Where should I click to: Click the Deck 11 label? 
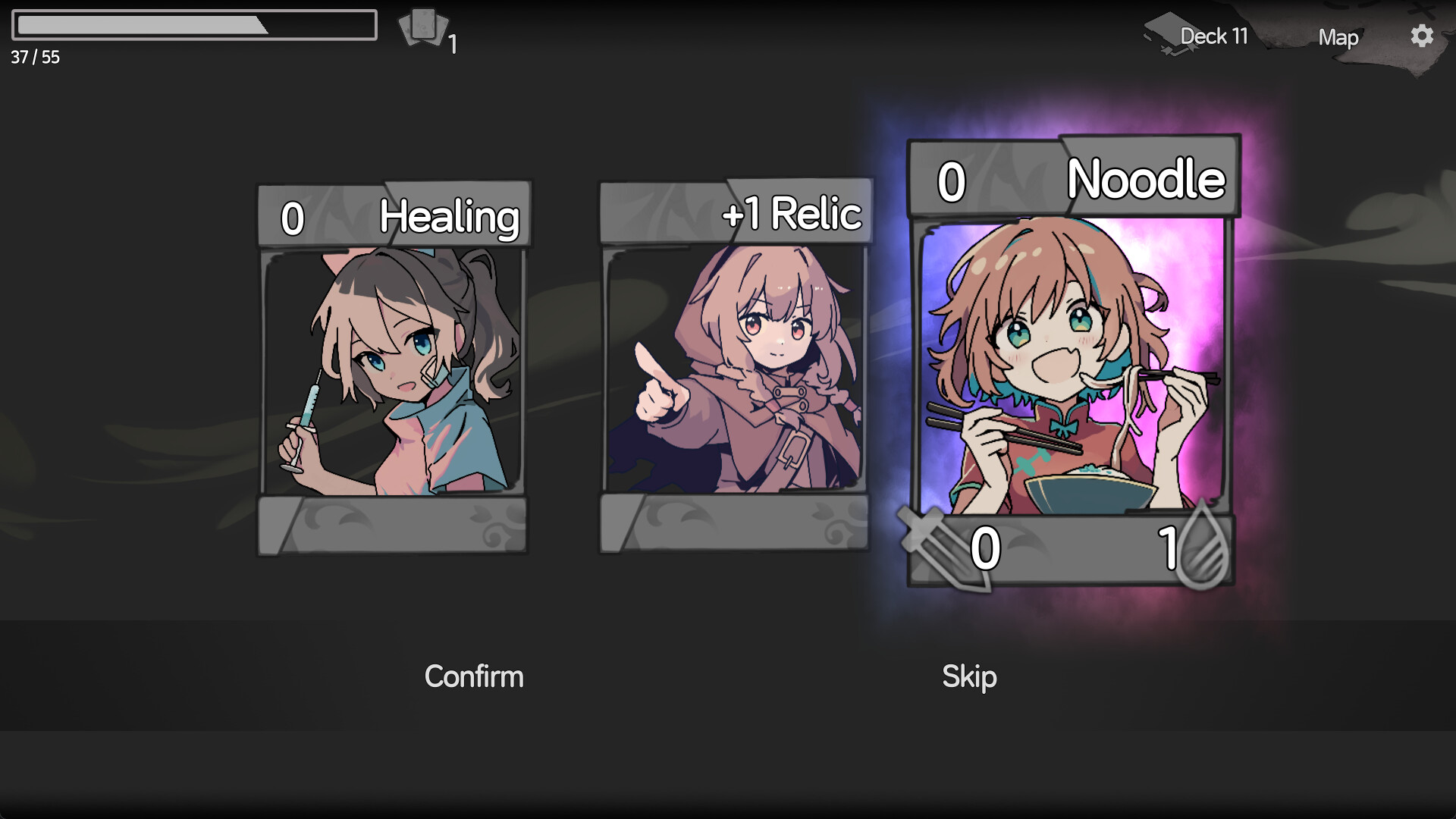coord(1213,36)
